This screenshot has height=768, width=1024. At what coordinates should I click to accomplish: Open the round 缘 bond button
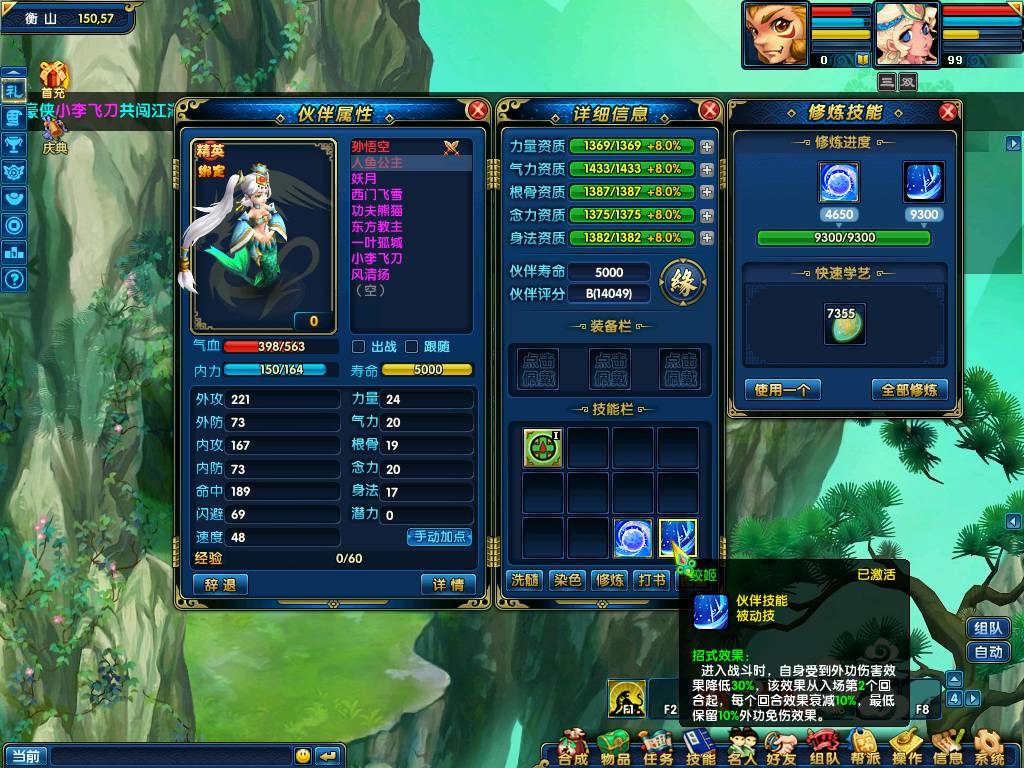click(x=683, y=281)
